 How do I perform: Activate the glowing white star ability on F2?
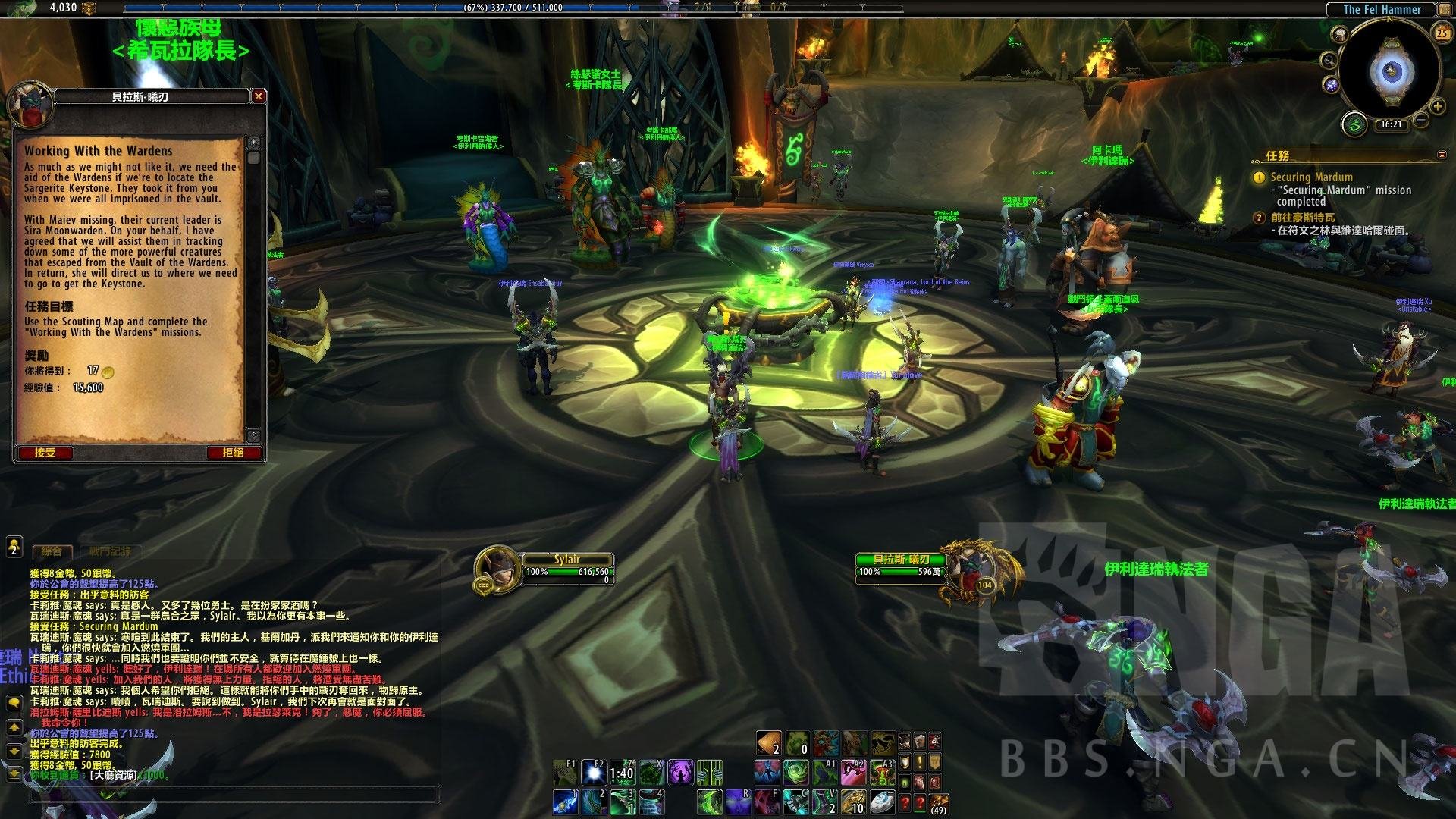[593, 773]
